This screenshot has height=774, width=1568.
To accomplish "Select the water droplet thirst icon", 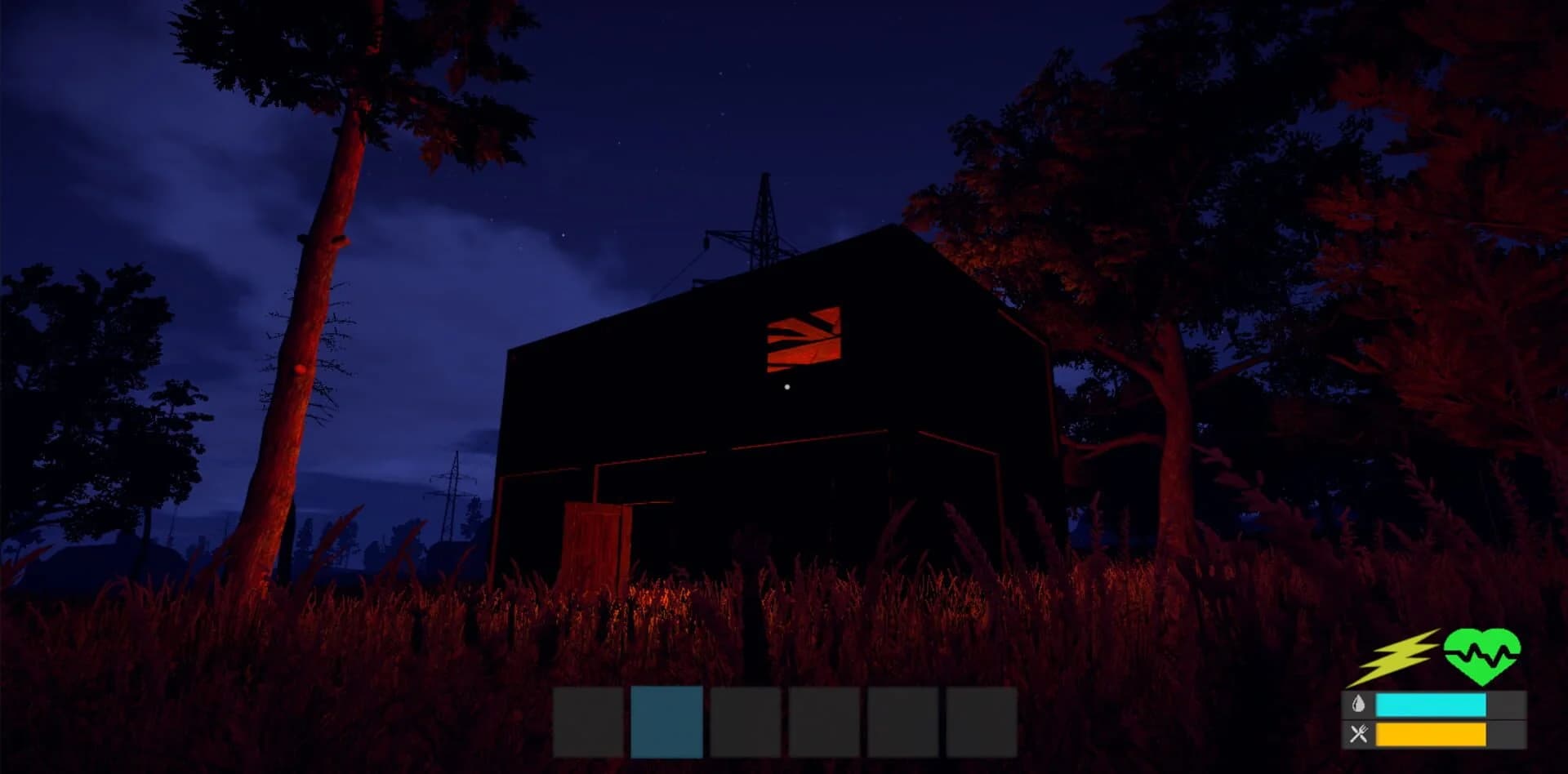I will (1357, 704).
